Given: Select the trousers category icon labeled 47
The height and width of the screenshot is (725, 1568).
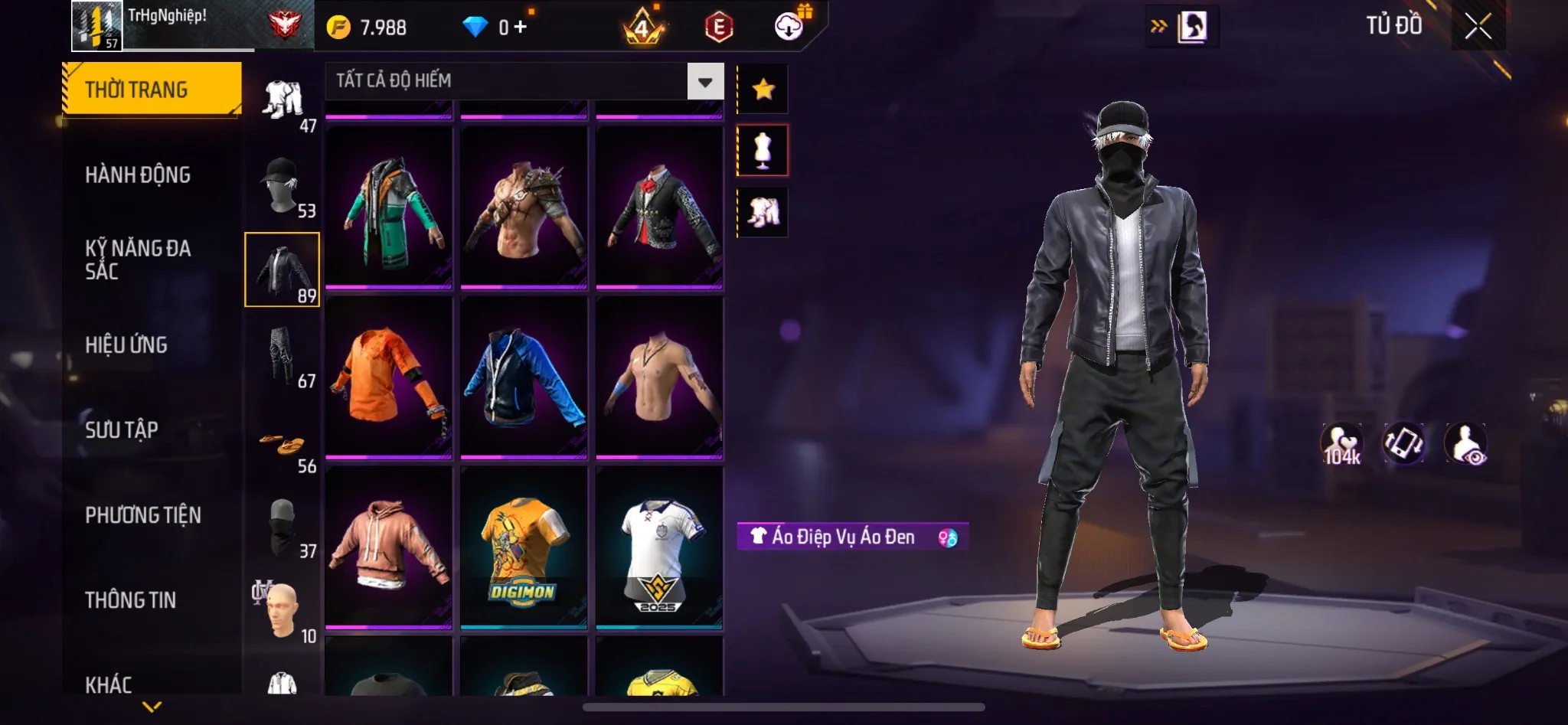Looking at the screenshot, I should [283, 100].
